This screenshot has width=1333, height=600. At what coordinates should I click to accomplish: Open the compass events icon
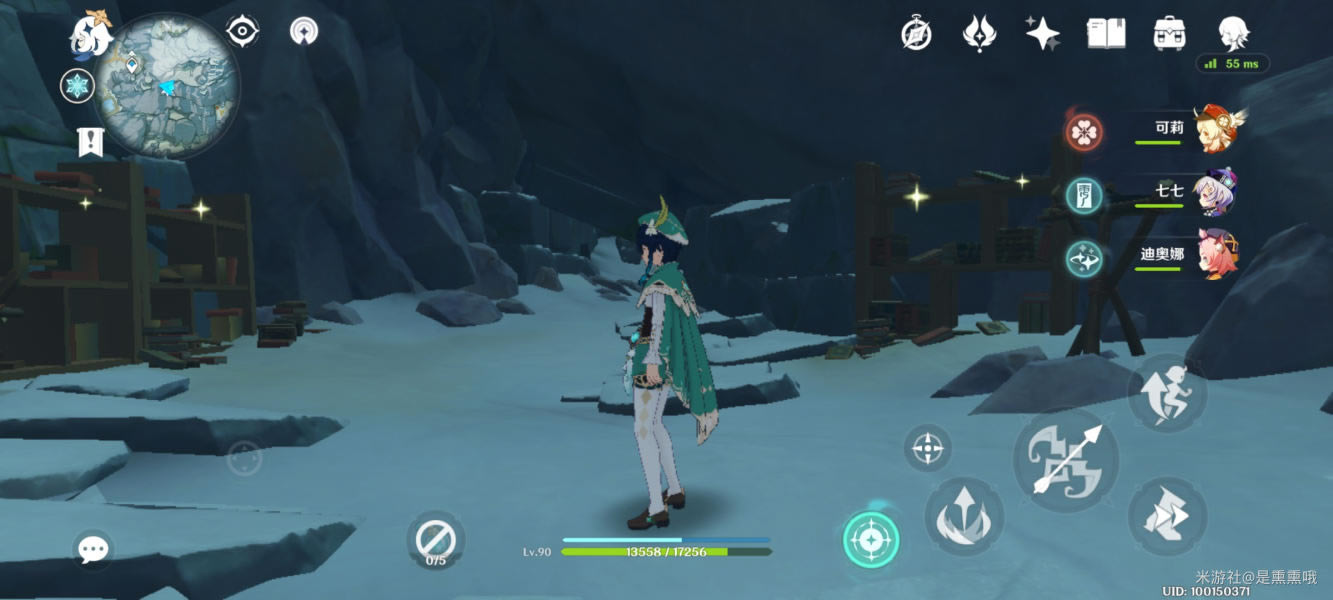point(916,34)
